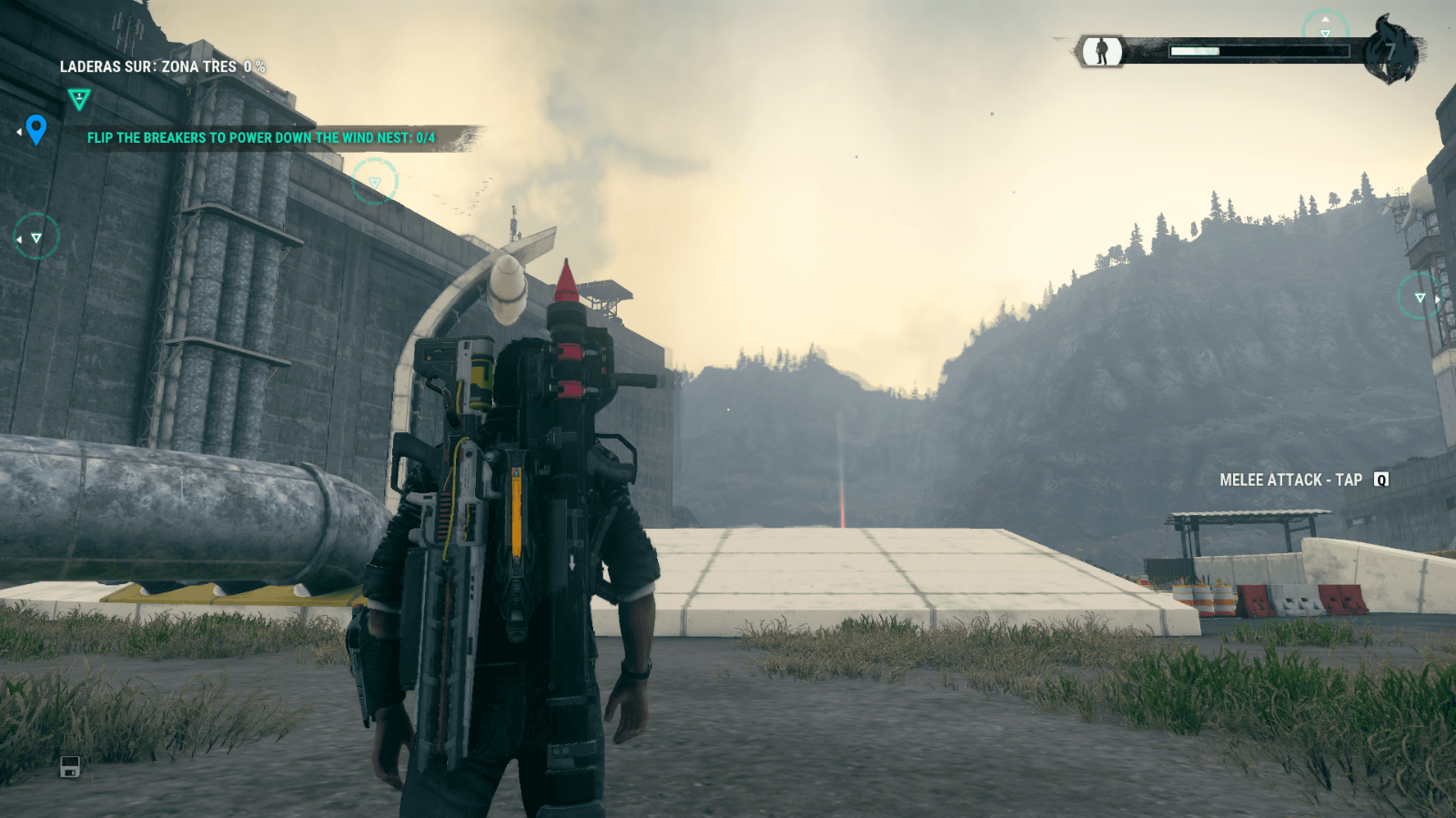Expand the arrow chevron beside the blue waypoint pin
The height and width of the screenshot is (818, 1456).
tap(18, 132)
